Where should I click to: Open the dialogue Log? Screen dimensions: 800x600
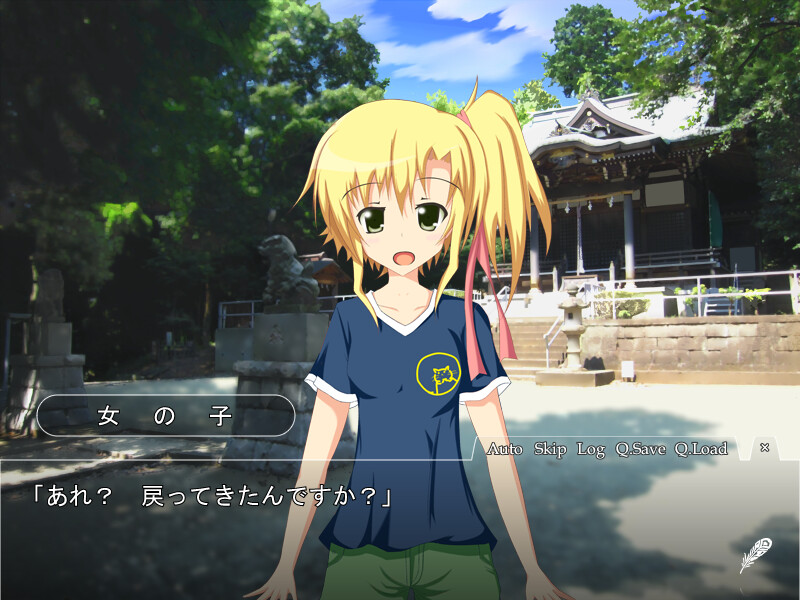pyautogui.click(x=591, y=449)
